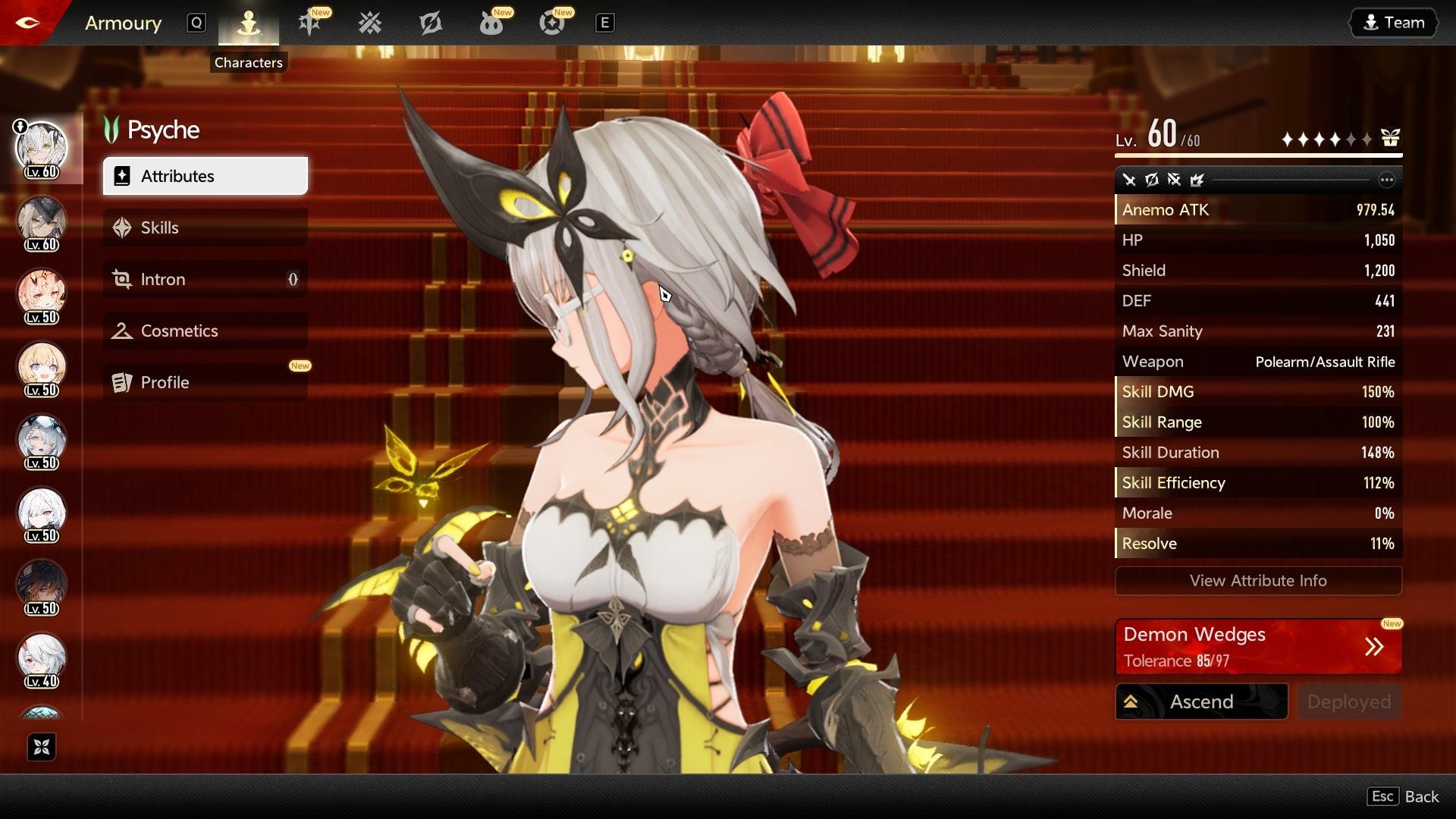
Task: View the character Profile
Action: pyautogui.click(x=205, y=382)
